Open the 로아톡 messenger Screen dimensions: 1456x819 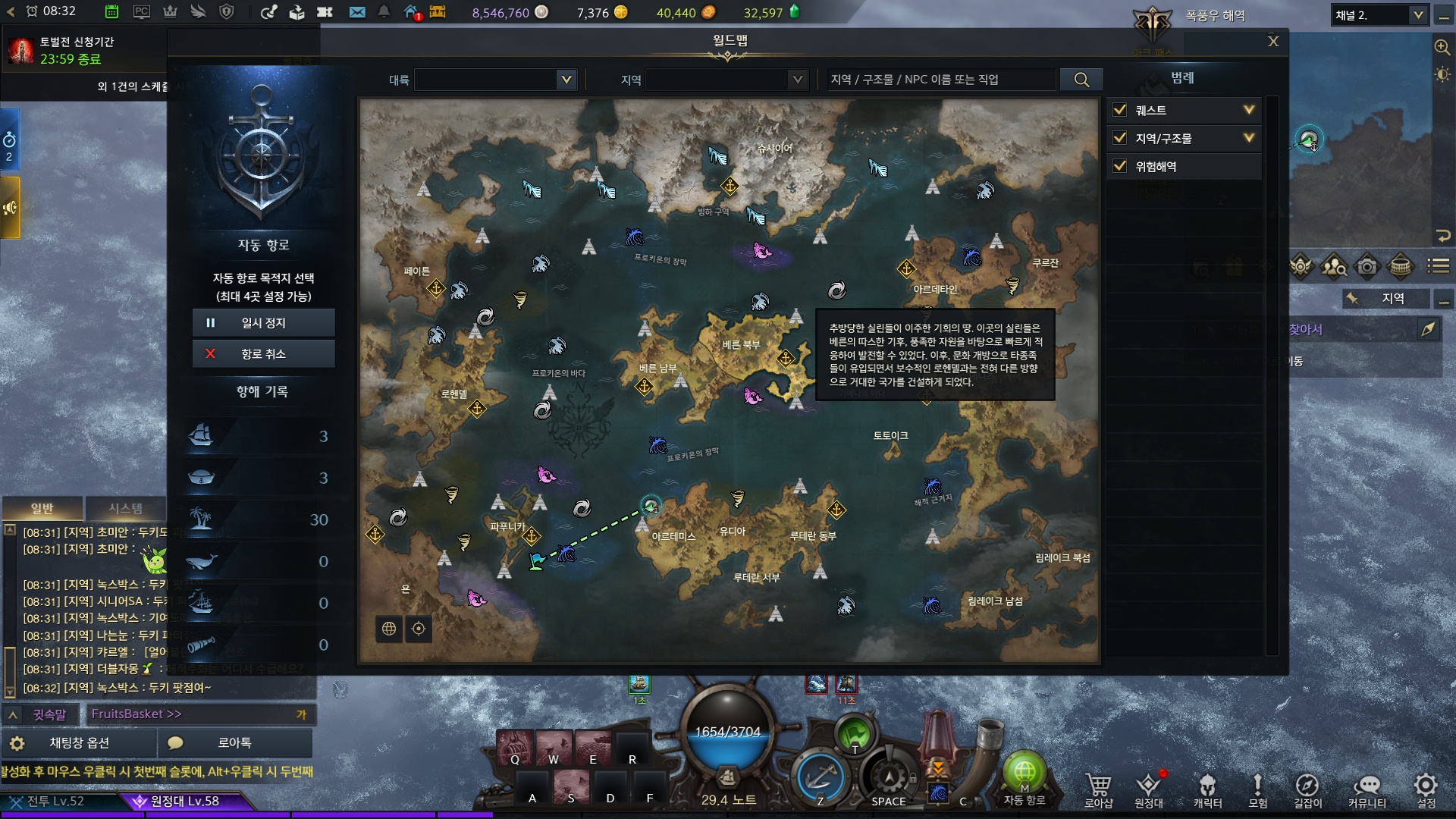click(x=234, y=743)
